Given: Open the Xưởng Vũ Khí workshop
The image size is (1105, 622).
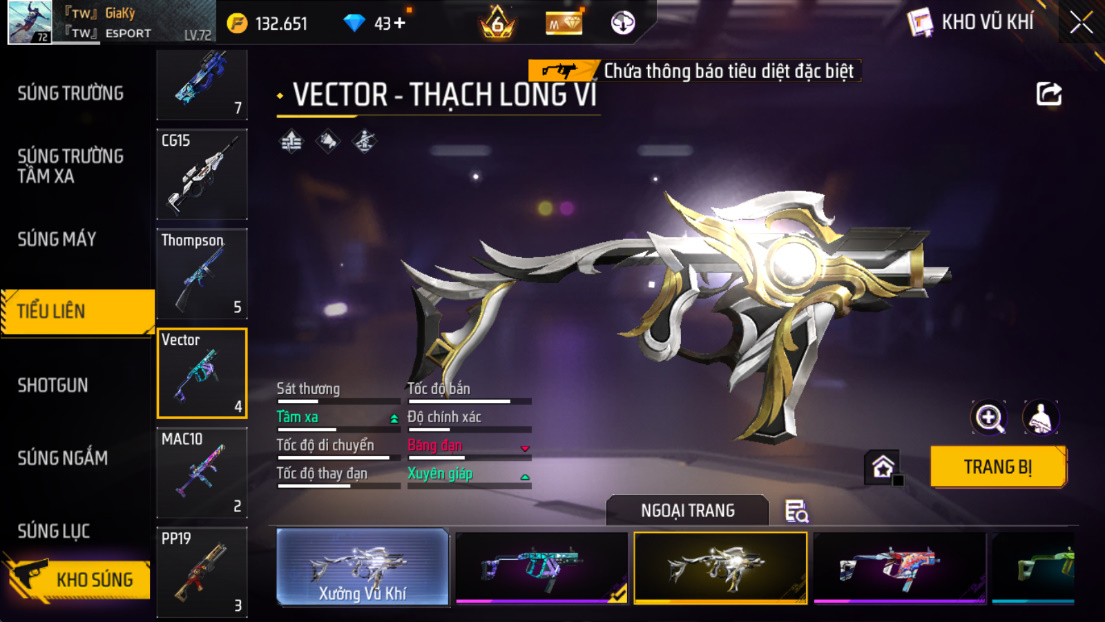Looking at the screenshot, I should point(362,567).
